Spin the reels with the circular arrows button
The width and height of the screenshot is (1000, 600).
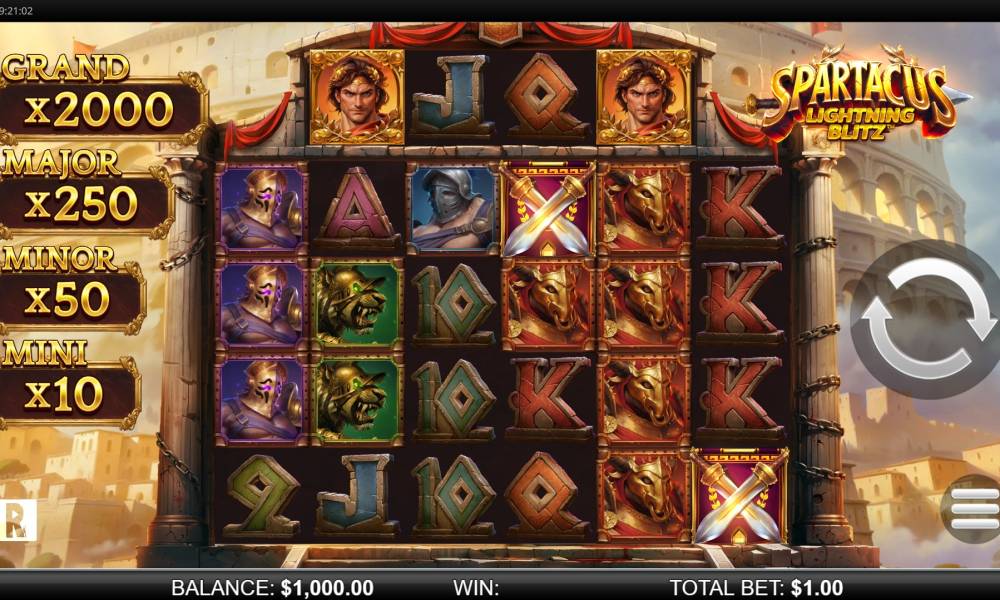[926, 319]
